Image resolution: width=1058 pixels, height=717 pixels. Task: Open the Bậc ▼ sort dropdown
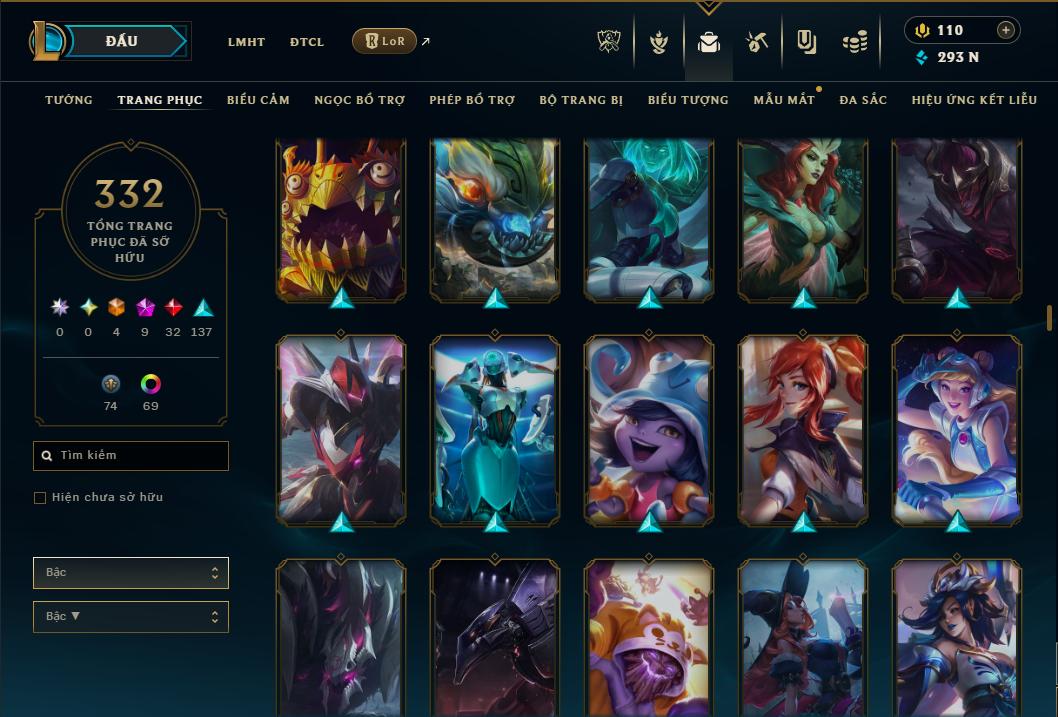[x=131, y=617]
